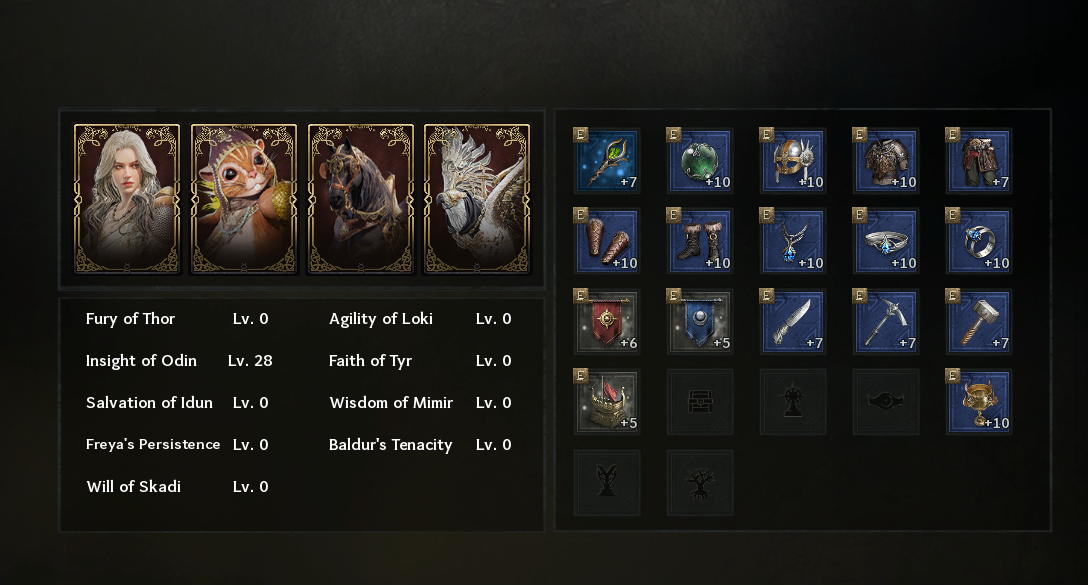Image resolution: width=1088 pixels, height=585 pixels.
Task: Open the blue gem necklace slot
Action: click(793, 241)
